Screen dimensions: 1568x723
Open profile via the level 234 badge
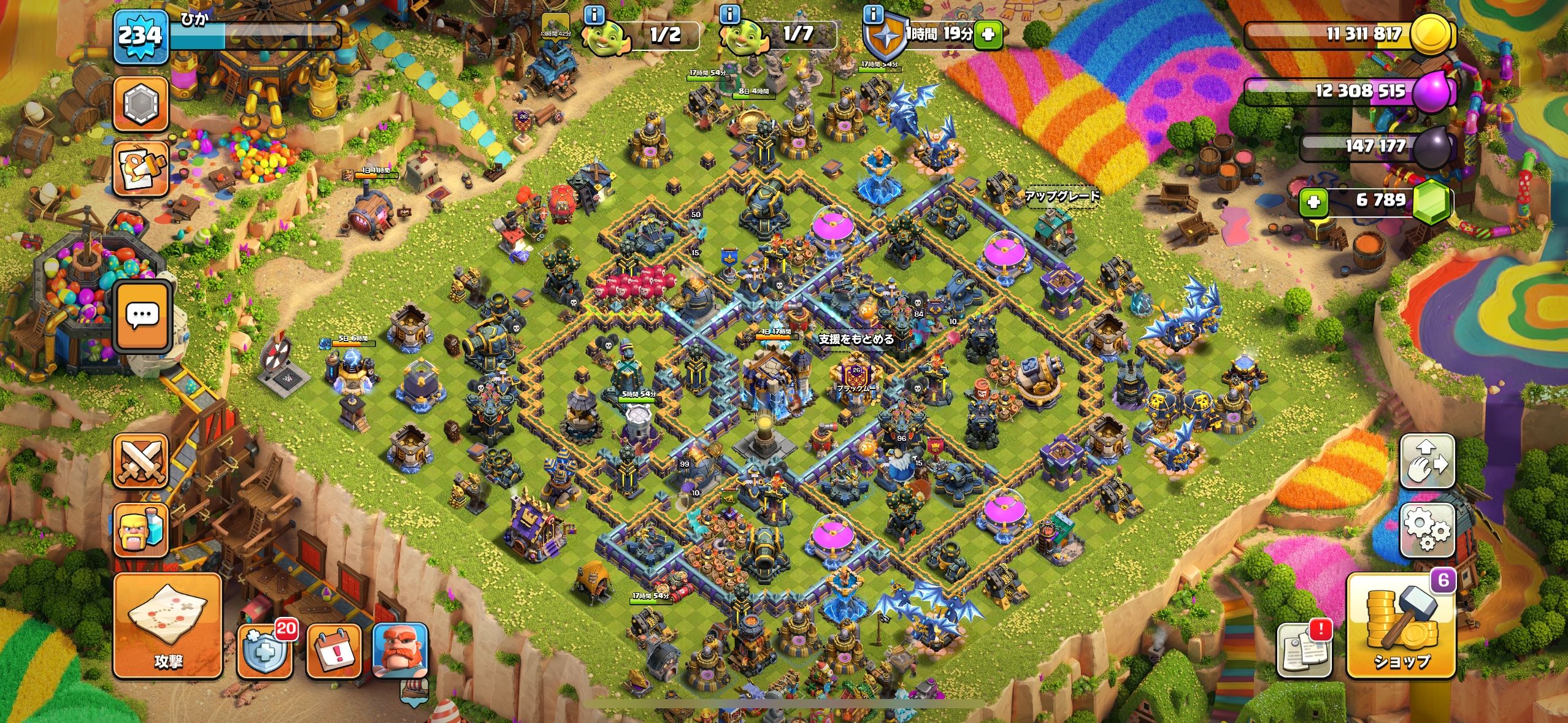[139, 36]
